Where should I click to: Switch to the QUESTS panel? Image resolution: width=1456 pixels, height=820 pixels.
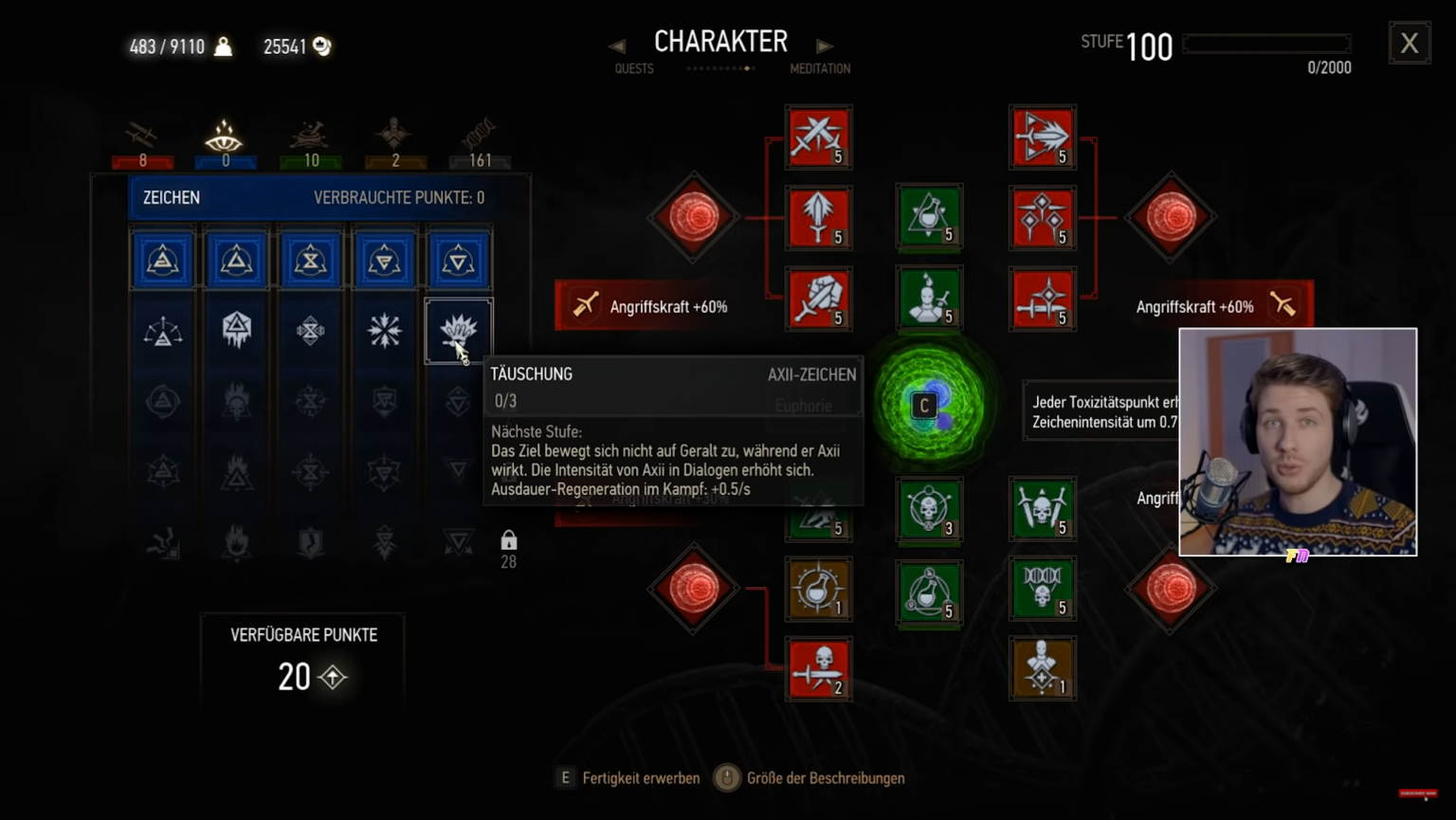[x=632, y=68]
